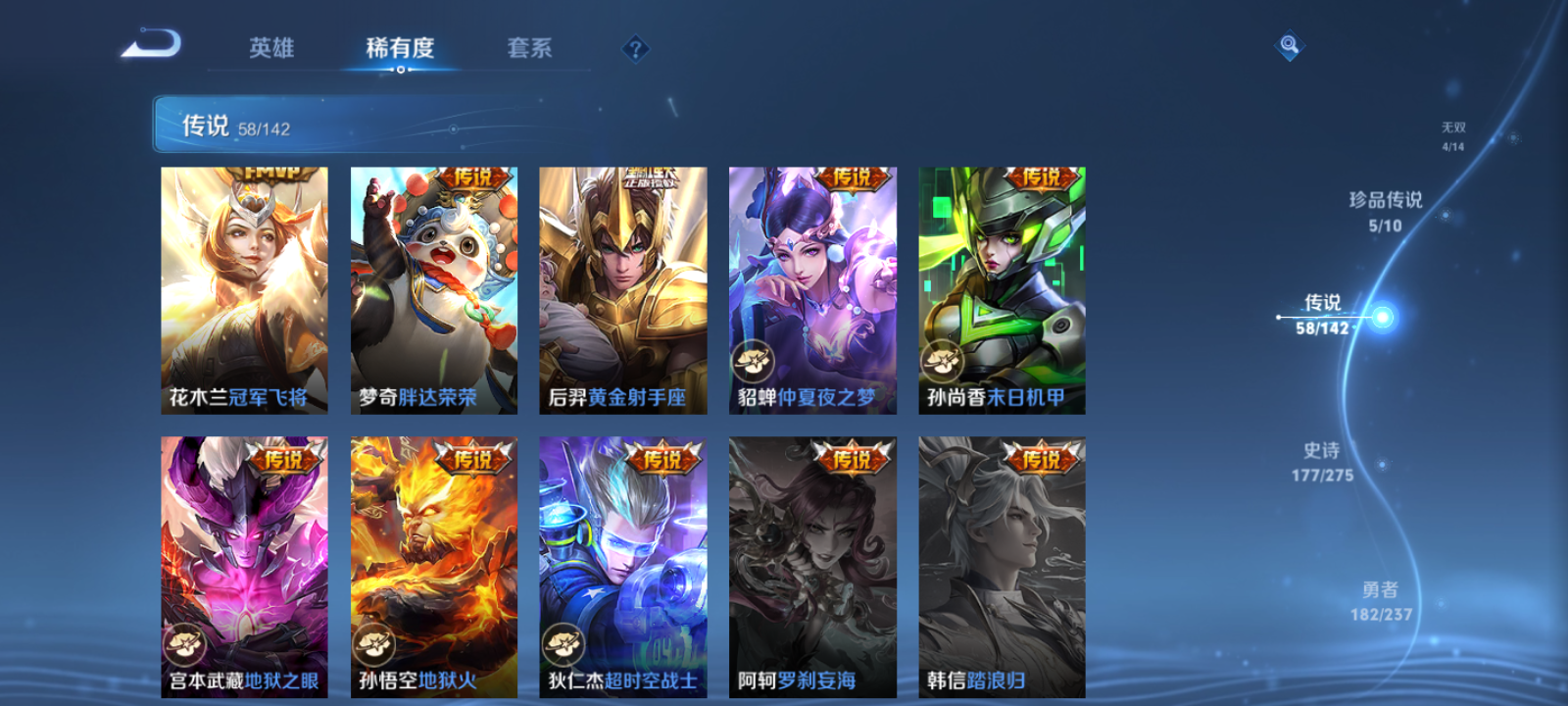Click the feather badge on 孙悟空 地狱火 skin
Viewport: 1568px width, 706px height.
pyautogui.click(x=374, y=646)
